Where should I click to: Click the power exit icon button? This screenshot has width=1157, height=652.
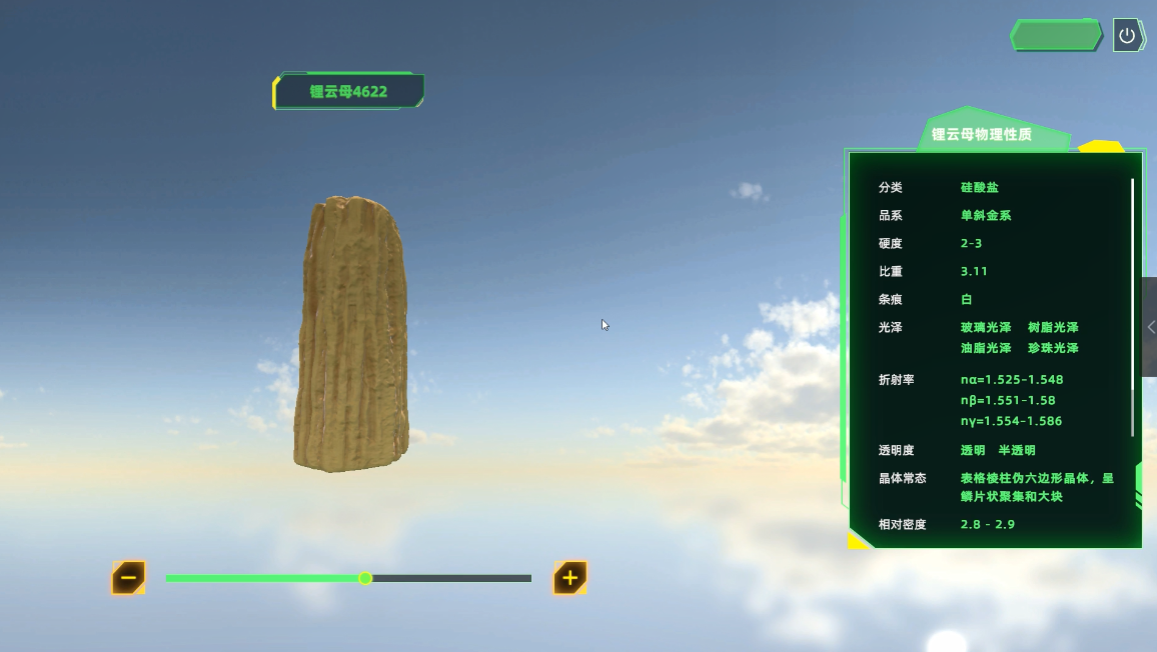pos(1127,36)
